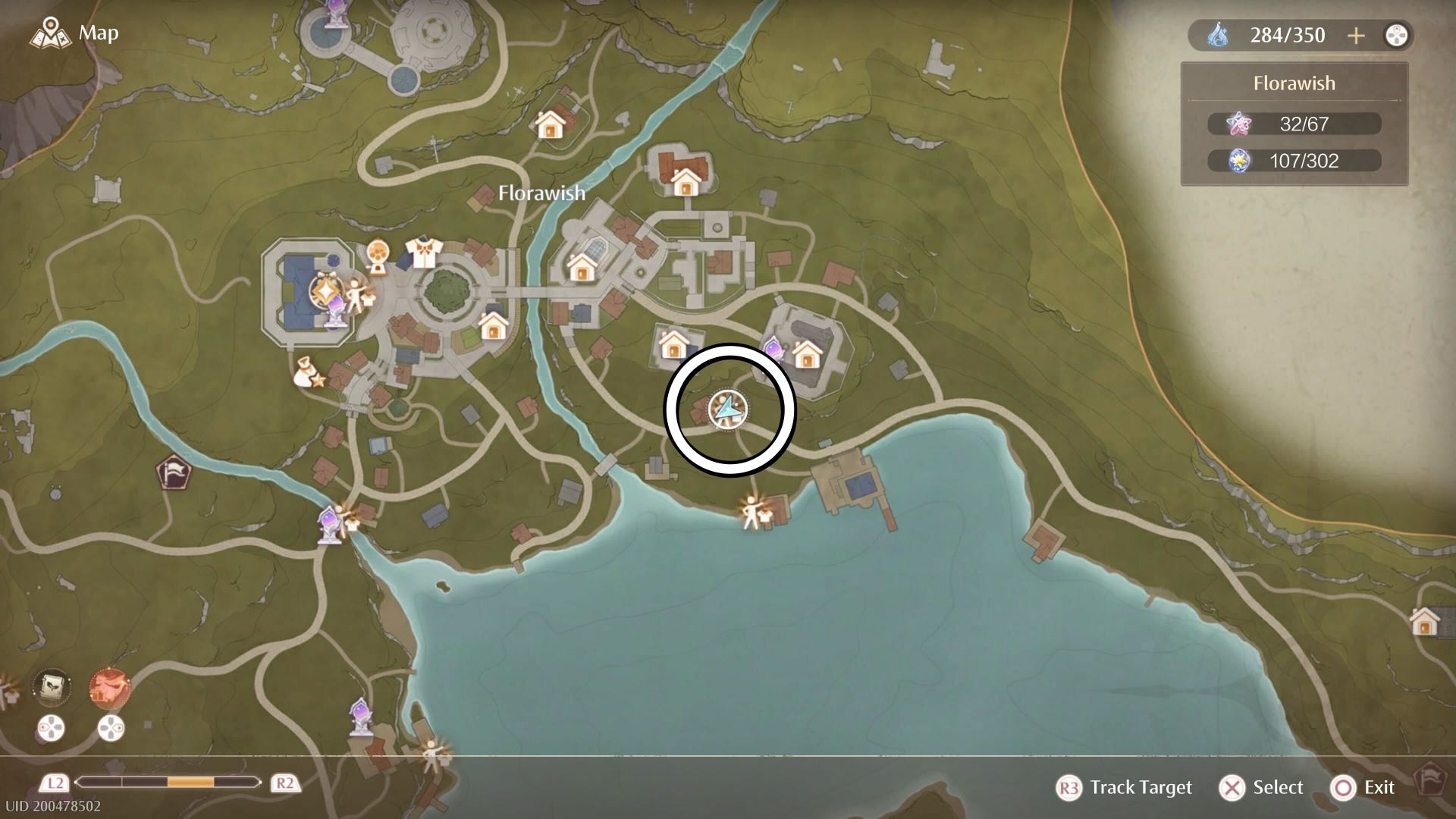This screenshot has width=1456, height=819.
Task: Select the shirt clothing shop marker
Action: pyautogui.click(x=421, y=253)
